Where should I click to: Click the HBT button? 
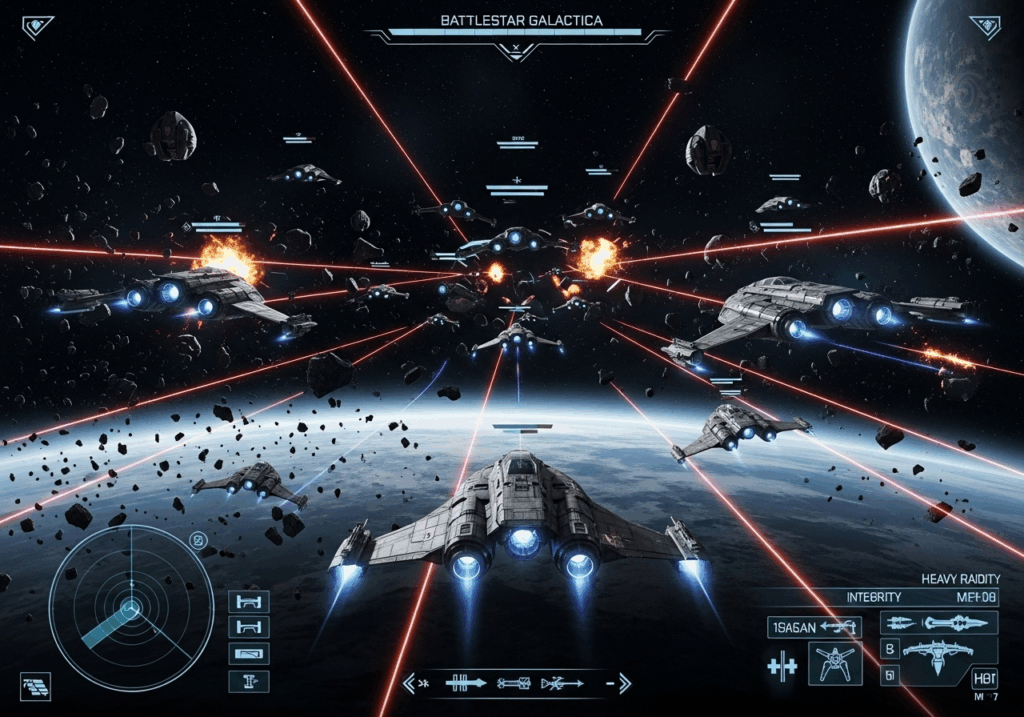pos(983,679)
